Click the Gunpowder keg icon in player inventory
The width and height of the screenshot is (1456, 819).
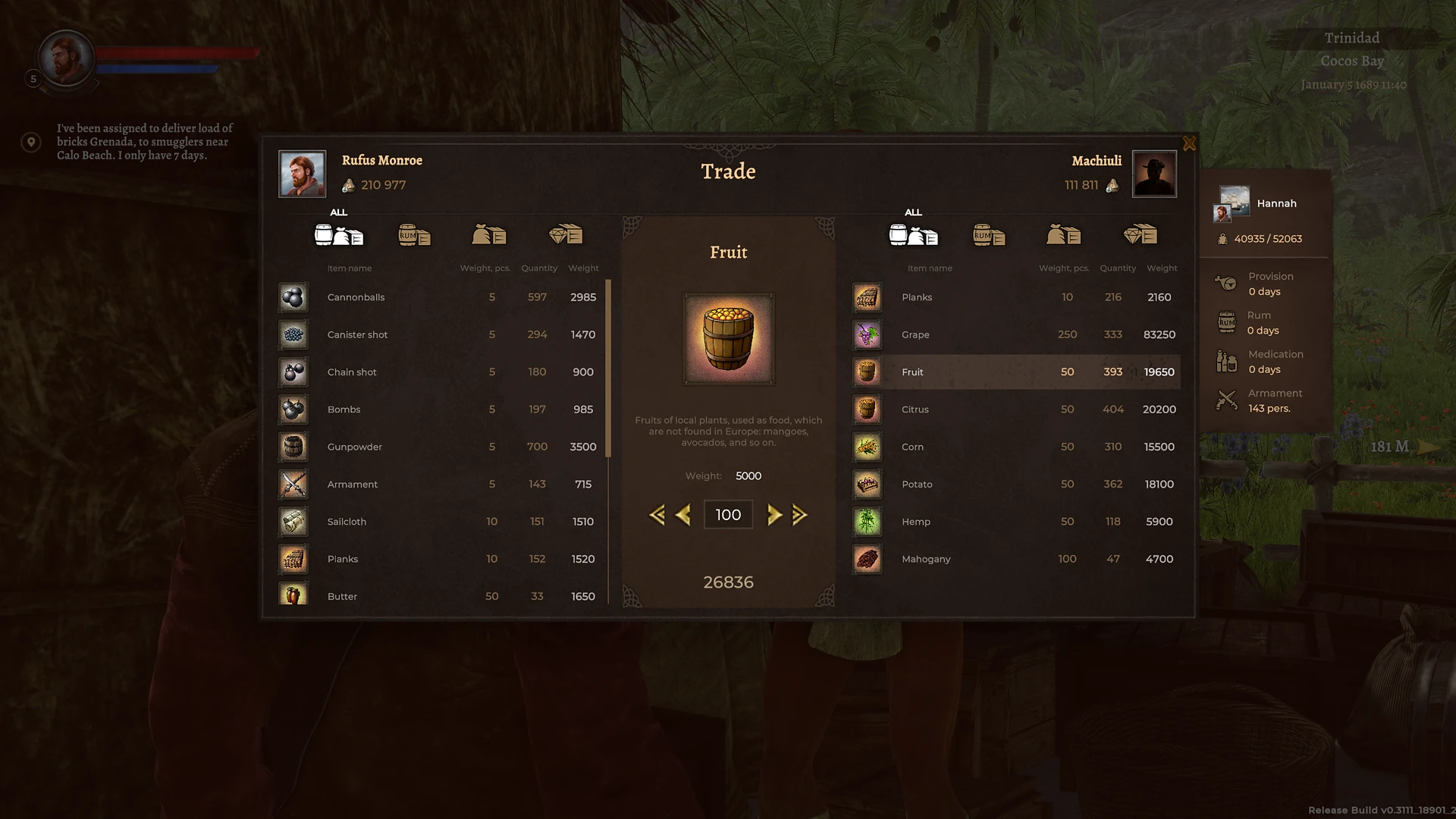click(x=293, y=447)
